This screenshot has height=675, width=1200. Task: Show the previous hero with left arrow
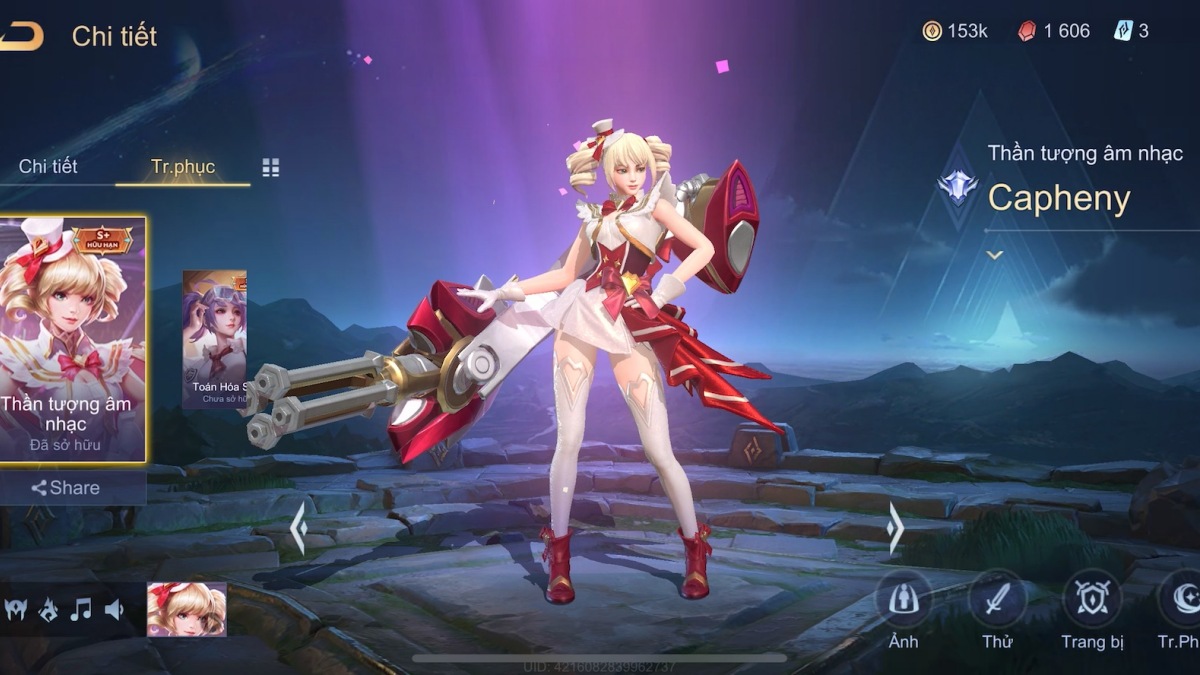pos(298,528)
